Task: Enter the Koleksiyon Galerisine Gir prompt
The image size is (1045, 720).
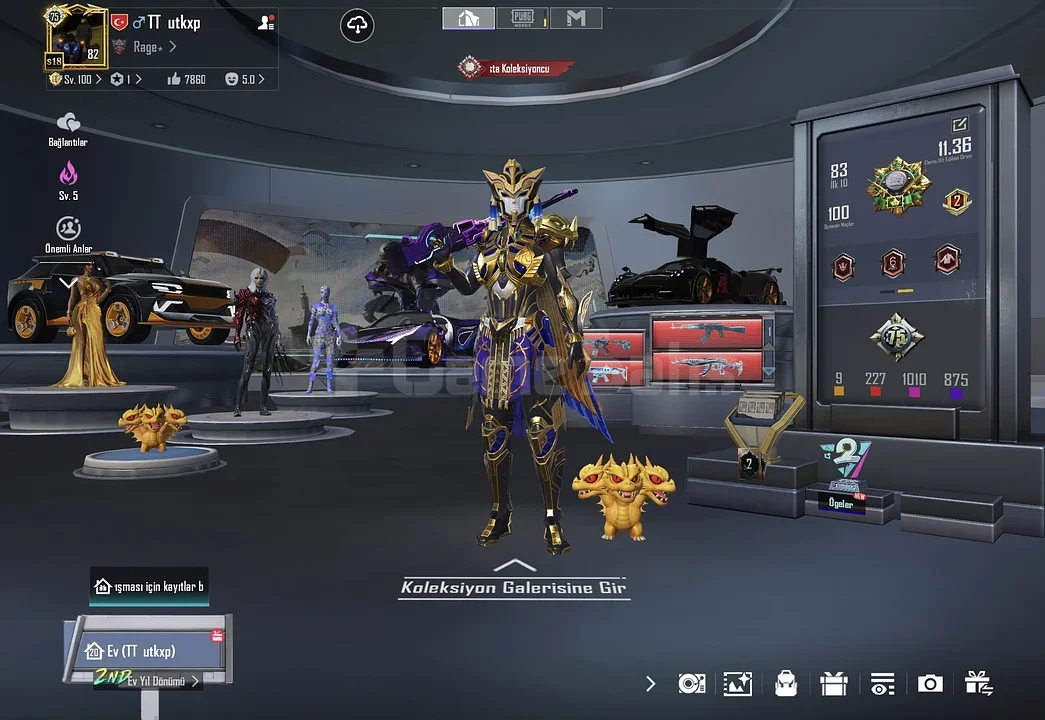Action: pos(514,587)
